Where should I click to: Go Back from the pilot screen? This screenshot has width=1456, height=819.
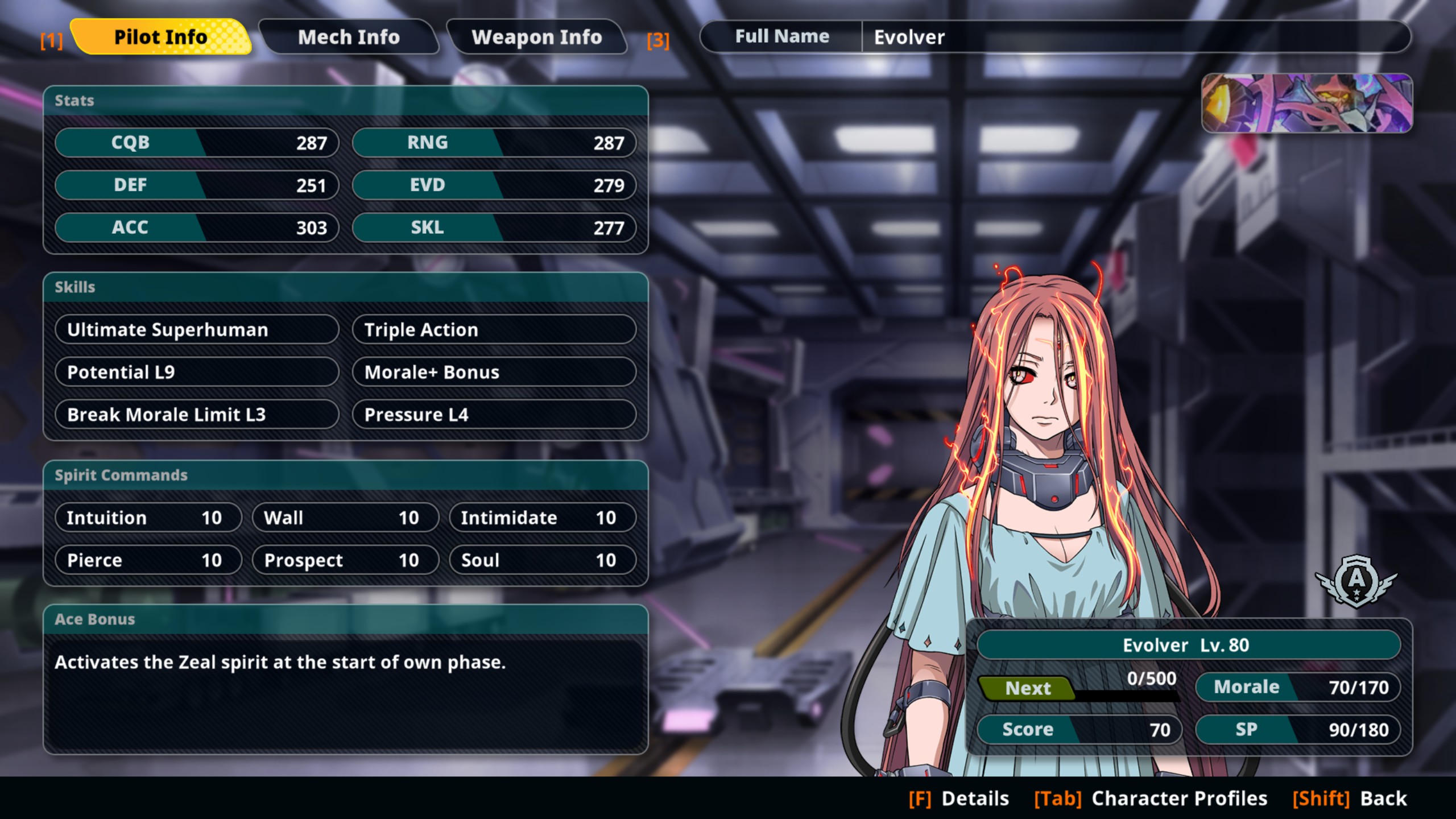[x=1350, y=799]
